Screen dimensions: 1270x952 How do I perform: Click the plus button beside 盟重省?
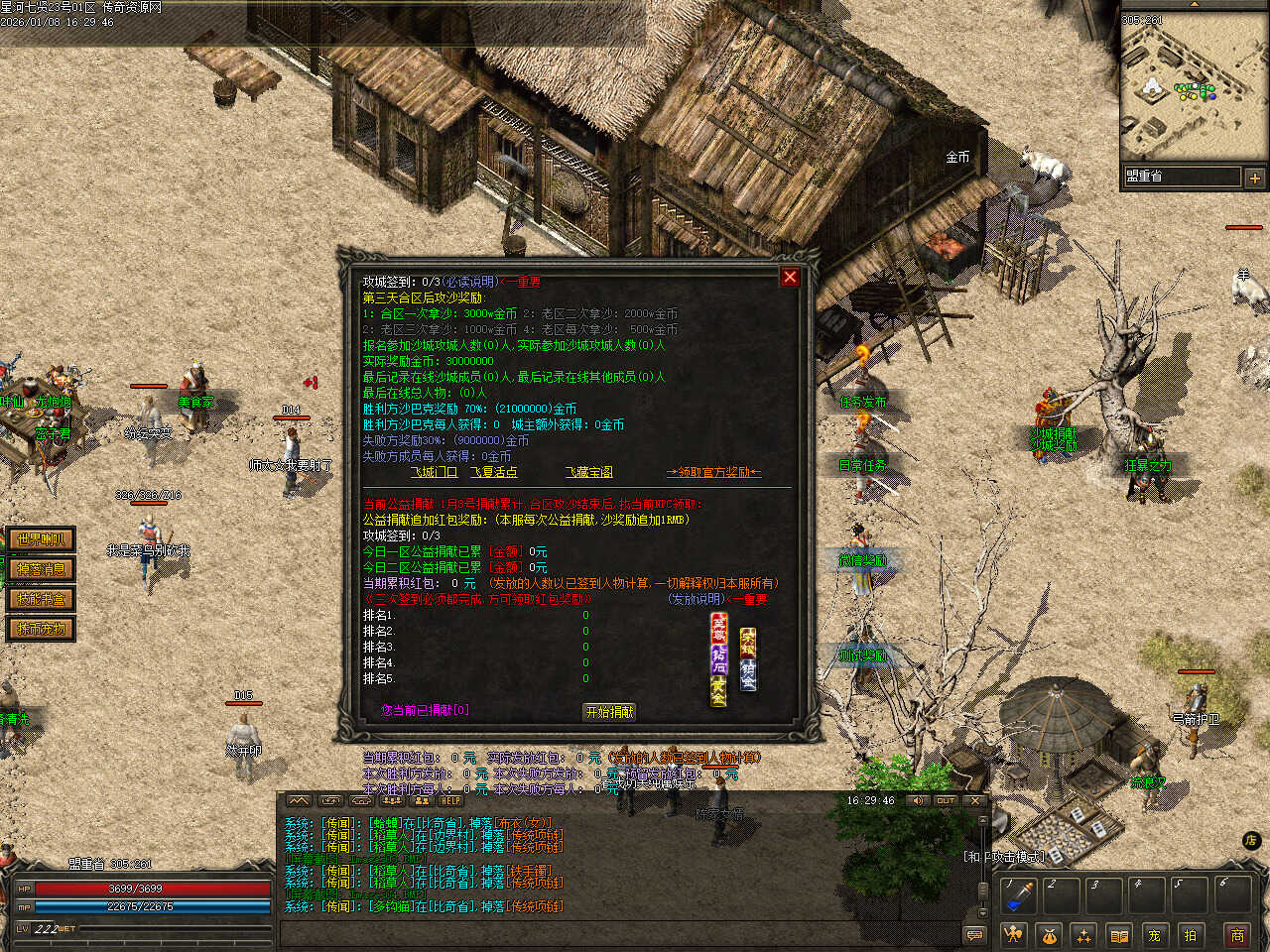(x=1254, y=178)
